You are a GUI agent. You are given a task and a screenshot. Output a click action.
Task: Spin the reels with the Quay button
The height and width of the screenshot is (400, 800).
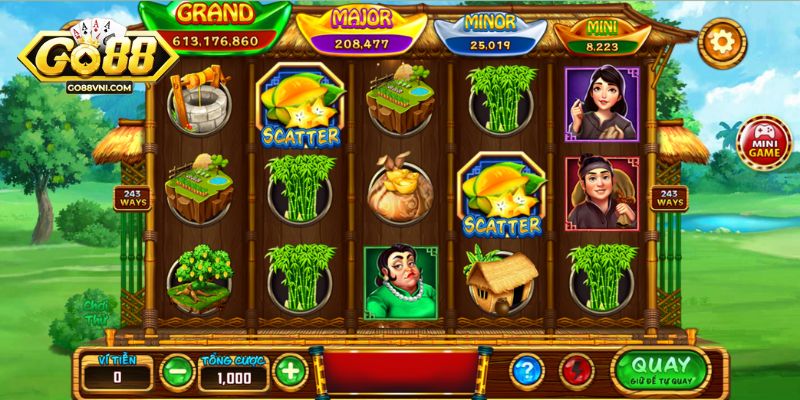pos(661,369)
